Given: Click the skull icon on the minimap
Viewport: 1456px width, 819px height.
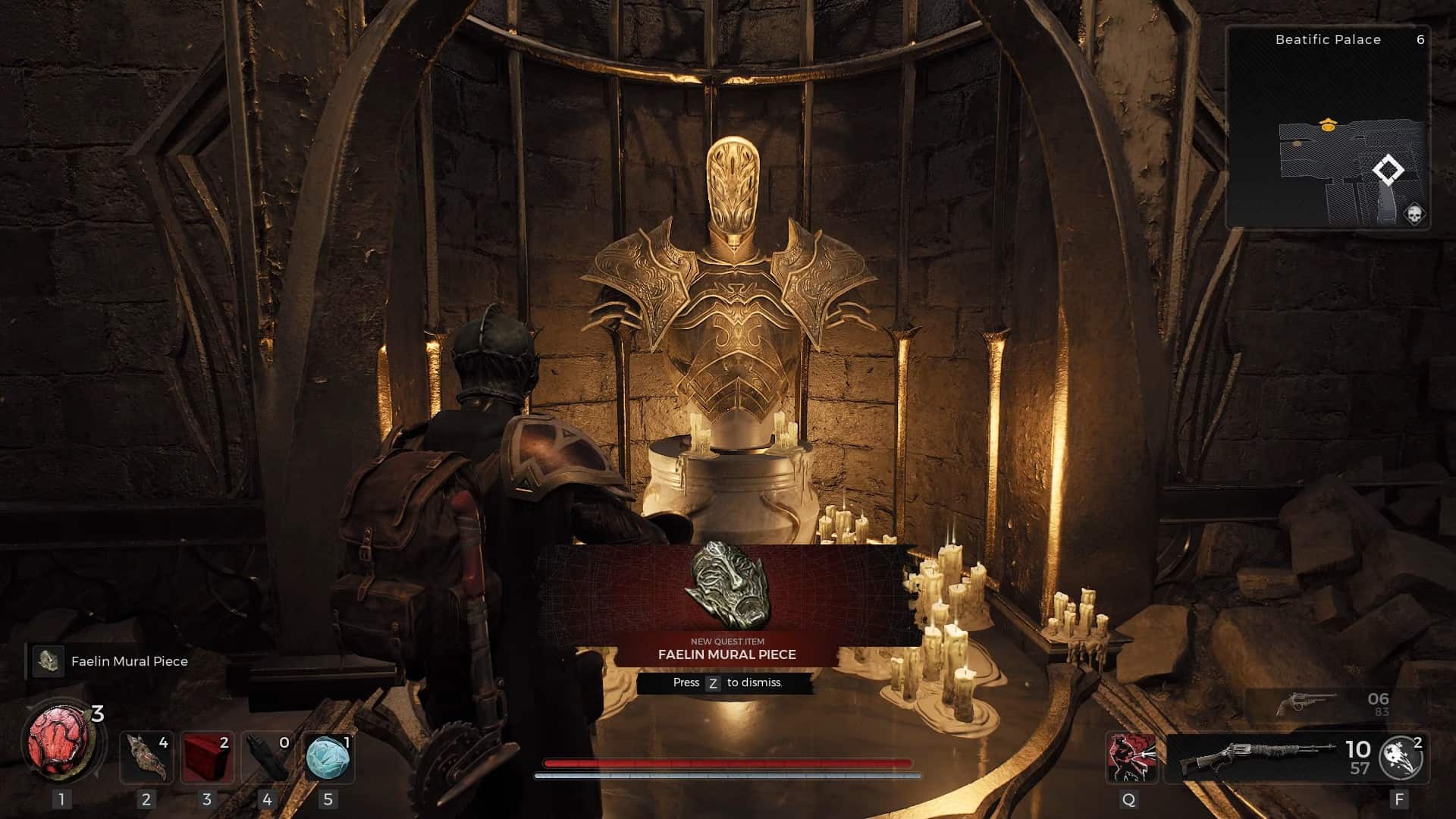Looking at the screenshot, I should point(1414,215).
